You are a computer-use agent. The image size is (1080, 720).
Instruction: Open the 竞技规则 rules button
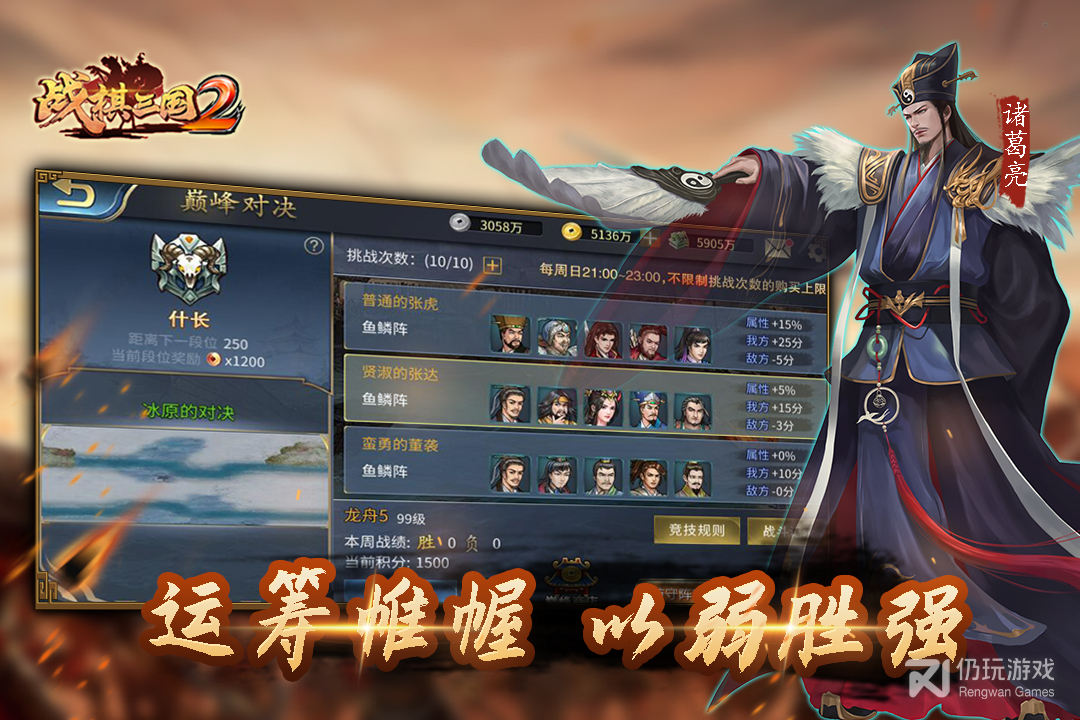[696, 530]
